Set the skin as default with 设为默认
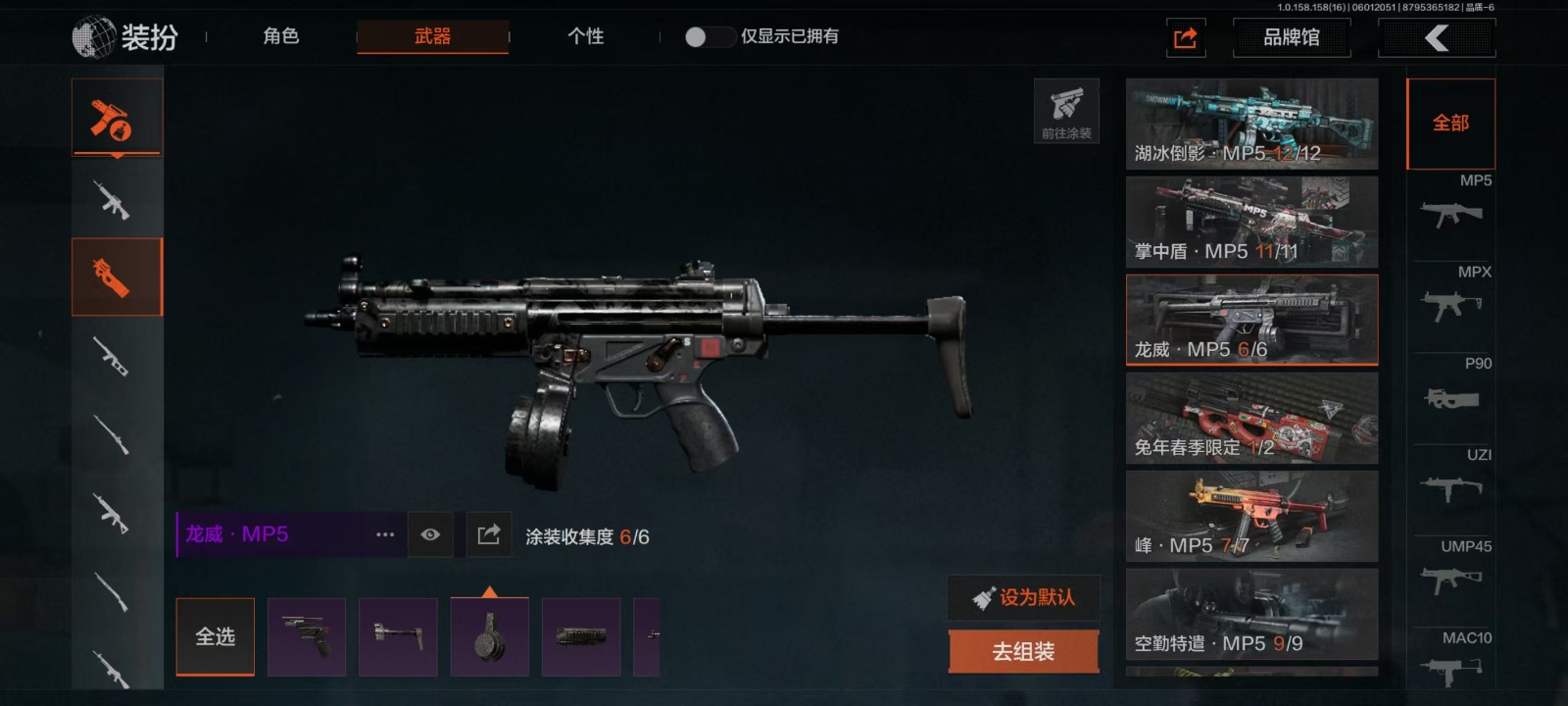Screen dimensions: 1568x706 click(1023, 597)
